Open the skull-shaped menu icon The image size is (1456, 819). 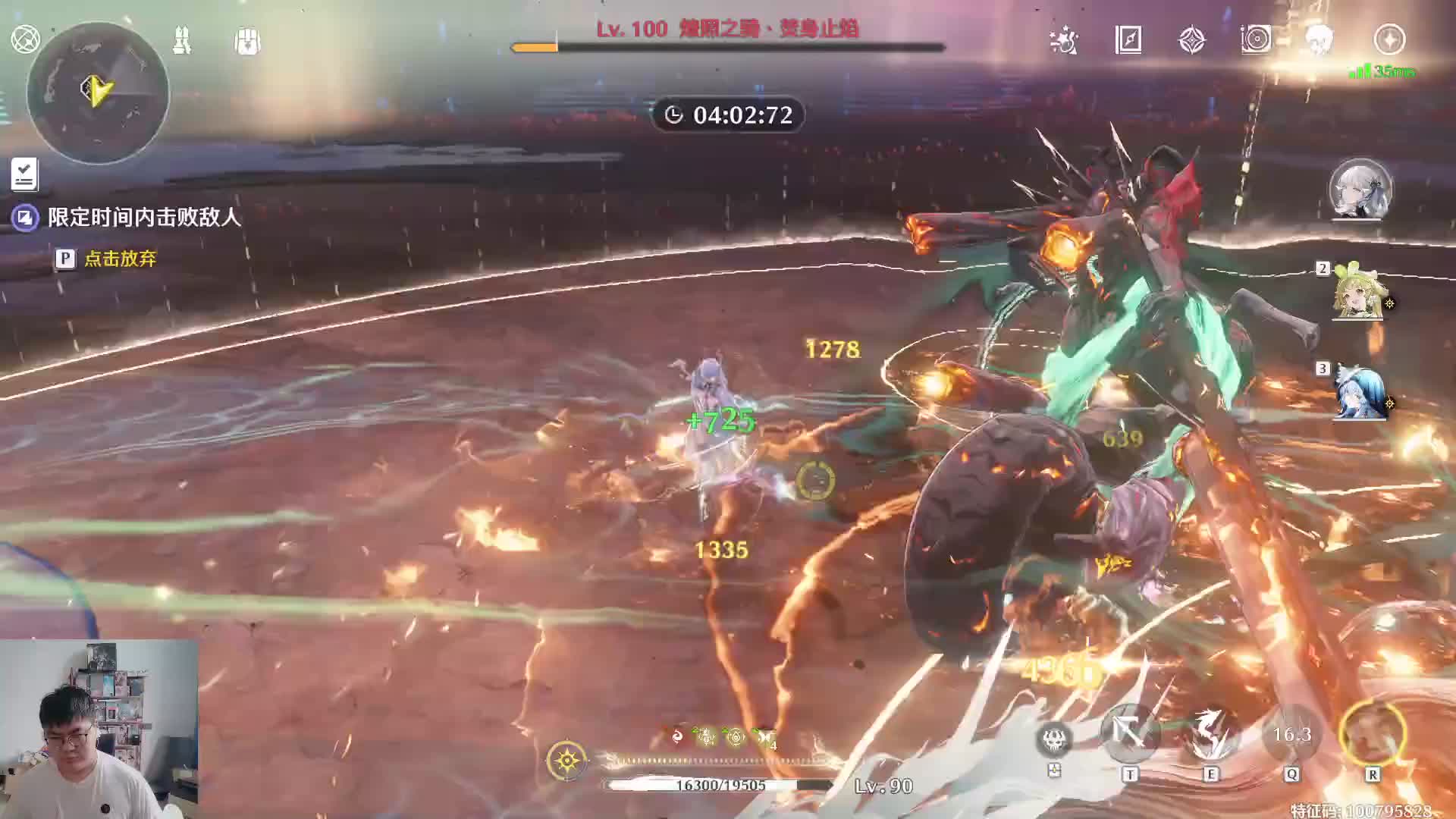click(x=1320, y=39)
